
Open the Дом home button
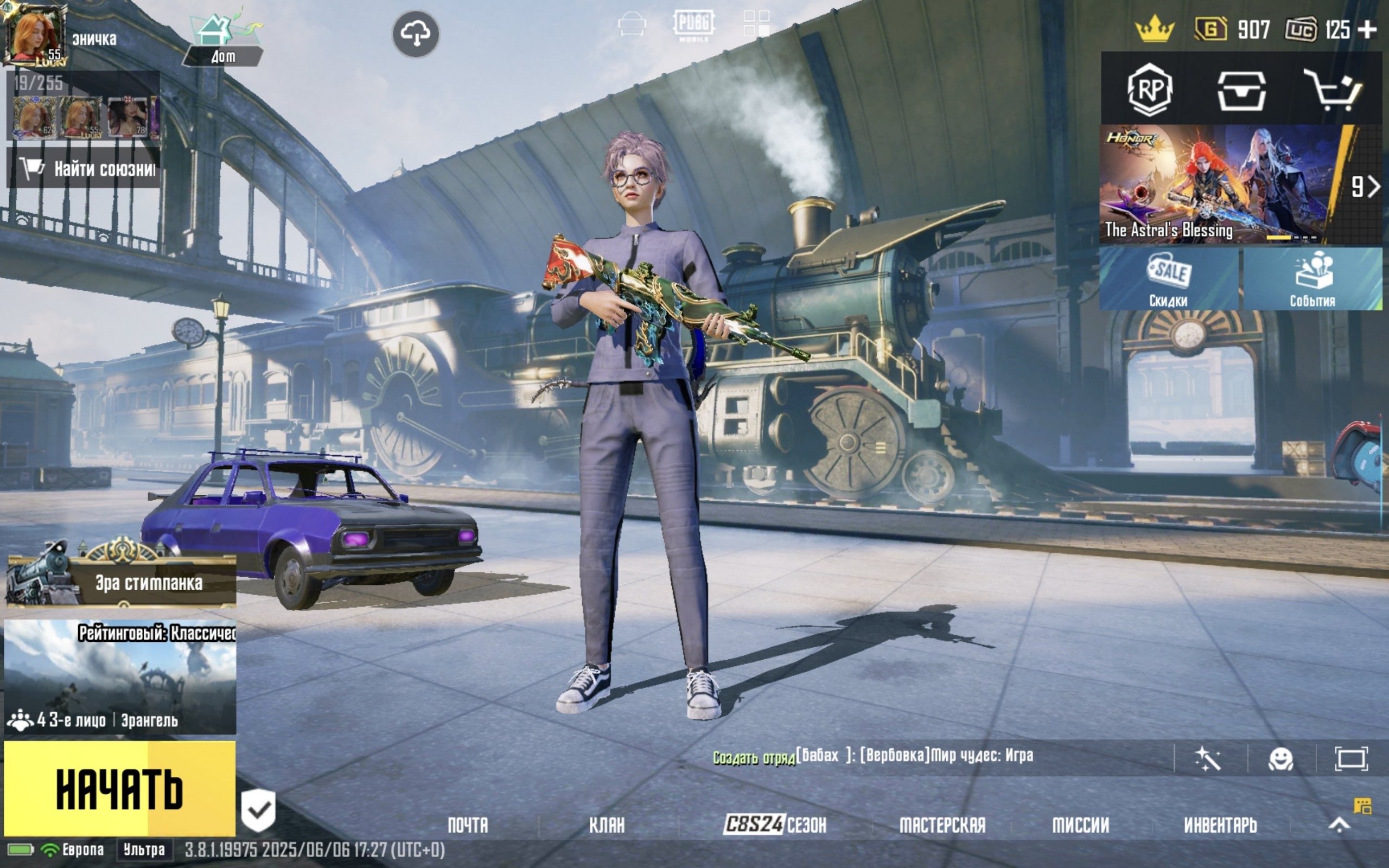coord(222,40)
